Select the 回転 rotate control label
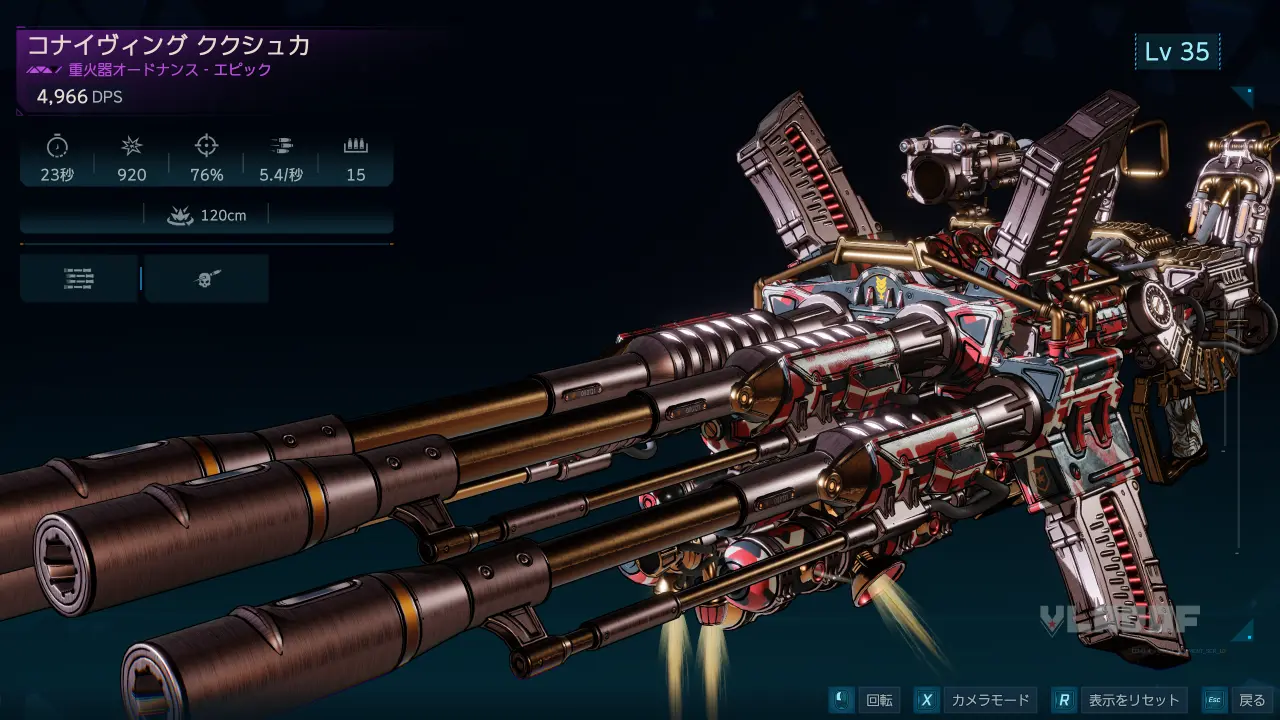Screen dimensions: 1280x720 [x=879, y=700]
